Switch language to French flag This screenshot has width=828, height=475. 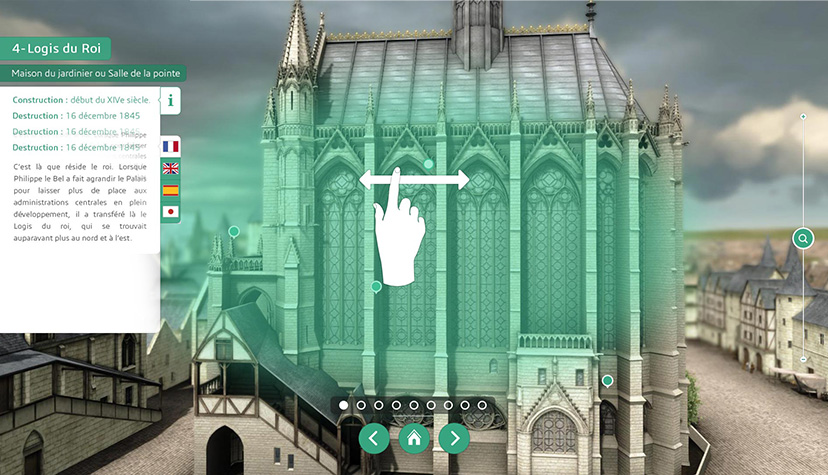click(x=170, y=146)
